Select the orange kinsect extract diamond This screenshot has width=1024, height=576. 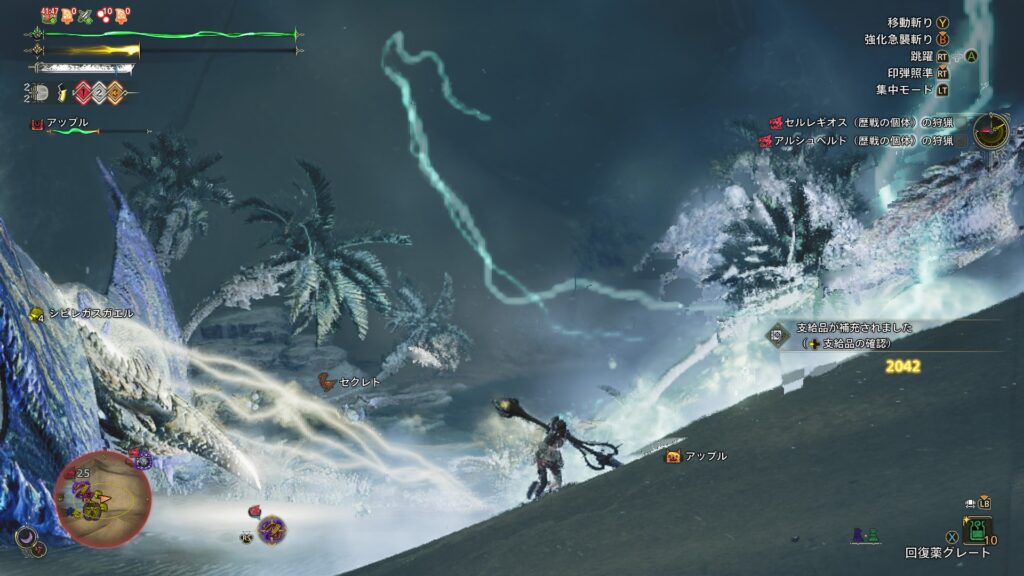point(115,93)
